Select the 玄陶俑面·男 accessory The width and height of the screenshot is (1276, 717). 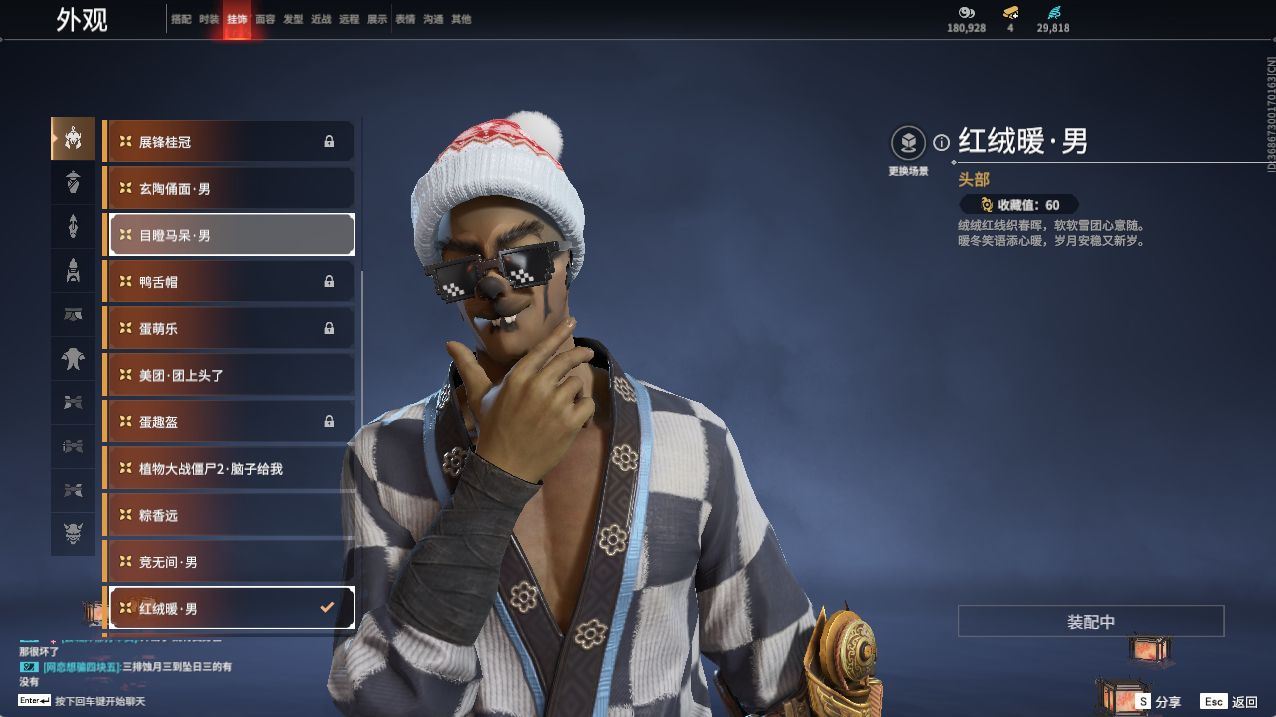[x=230, y=188]
